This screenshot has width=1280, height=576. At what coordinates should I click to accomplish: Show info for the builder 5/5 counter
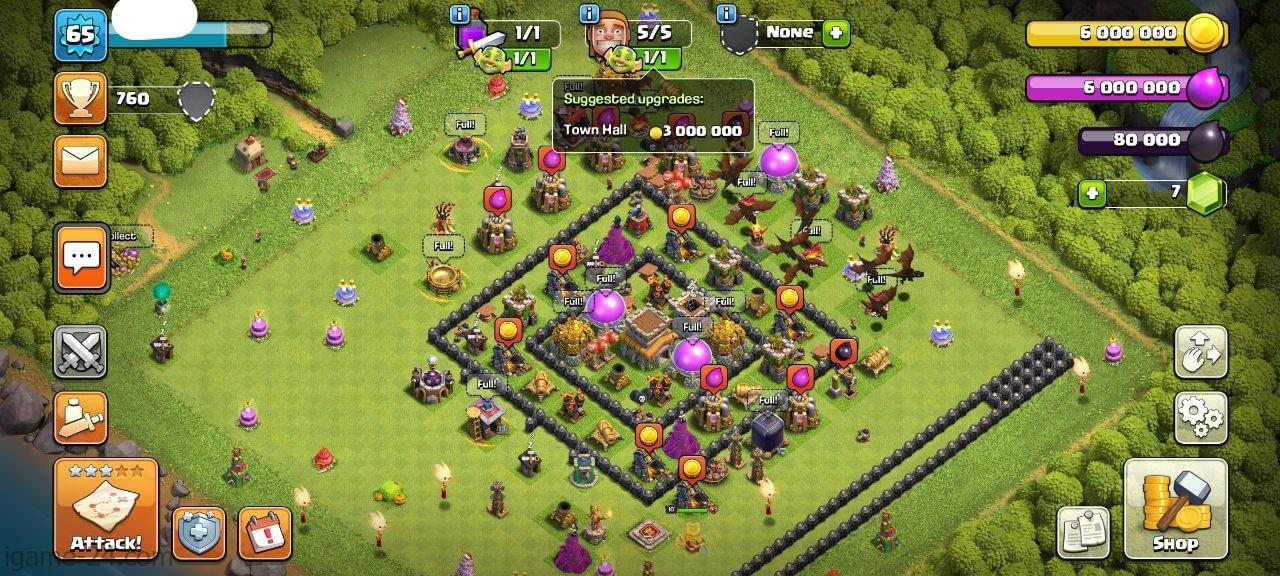coord(589,15)
